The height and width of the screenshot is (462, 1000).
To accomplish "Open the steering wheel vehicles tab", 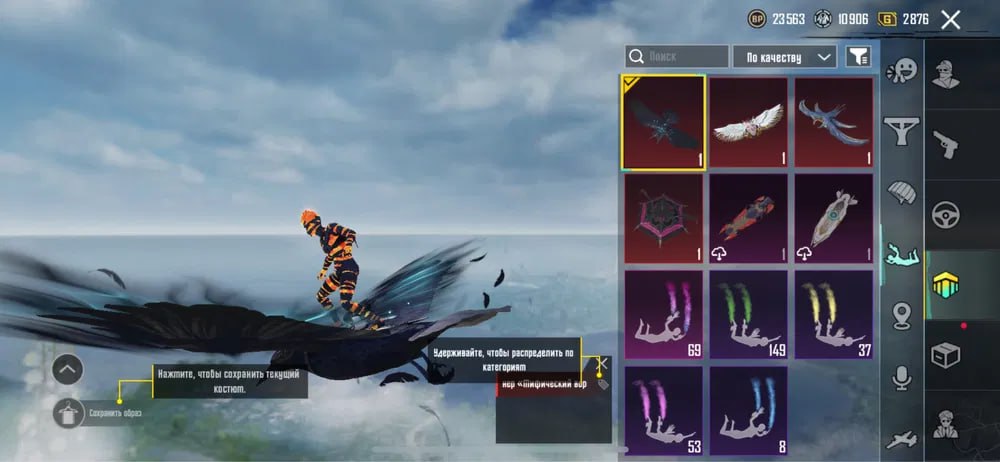I will (x=945, y=214).
